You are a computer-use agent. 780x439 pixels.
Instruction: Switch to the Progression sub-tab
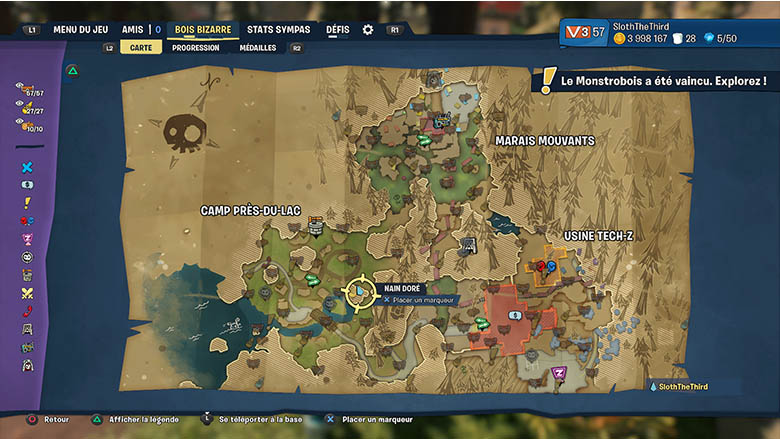196,47
